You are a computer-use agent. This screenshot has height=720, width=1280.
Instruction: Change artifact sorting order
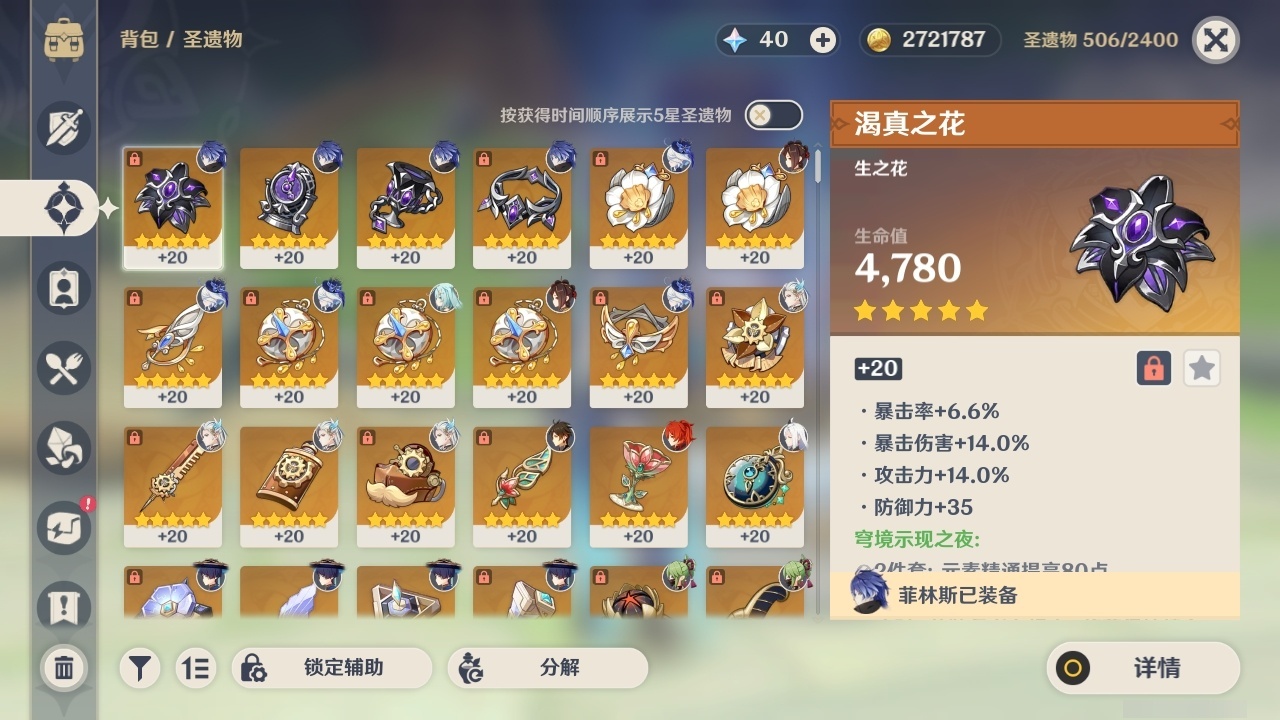click(x=196, y=668)
